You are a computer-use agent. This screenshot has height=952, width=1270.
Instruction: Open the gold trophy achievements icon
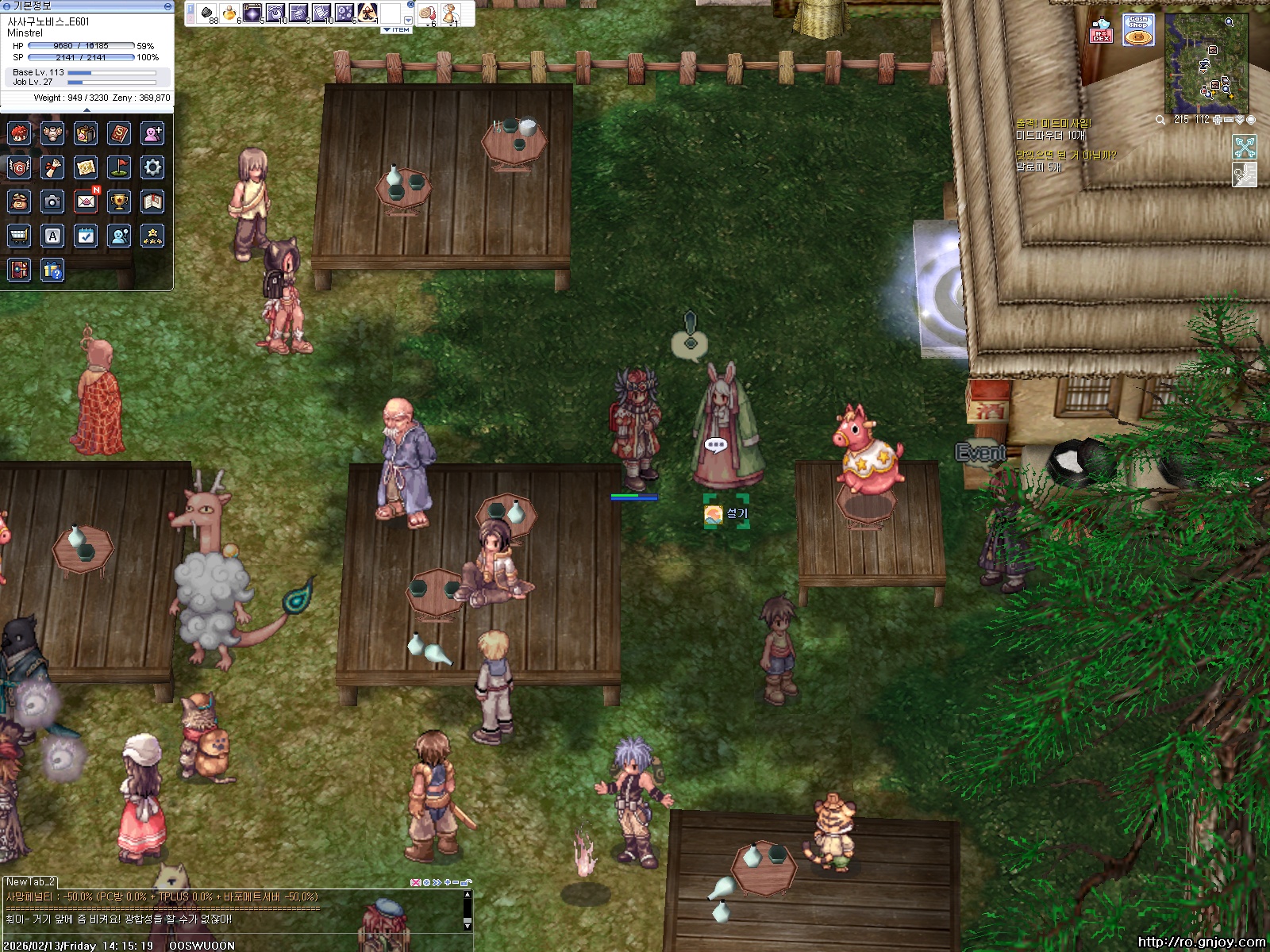[x=119, y=202]
